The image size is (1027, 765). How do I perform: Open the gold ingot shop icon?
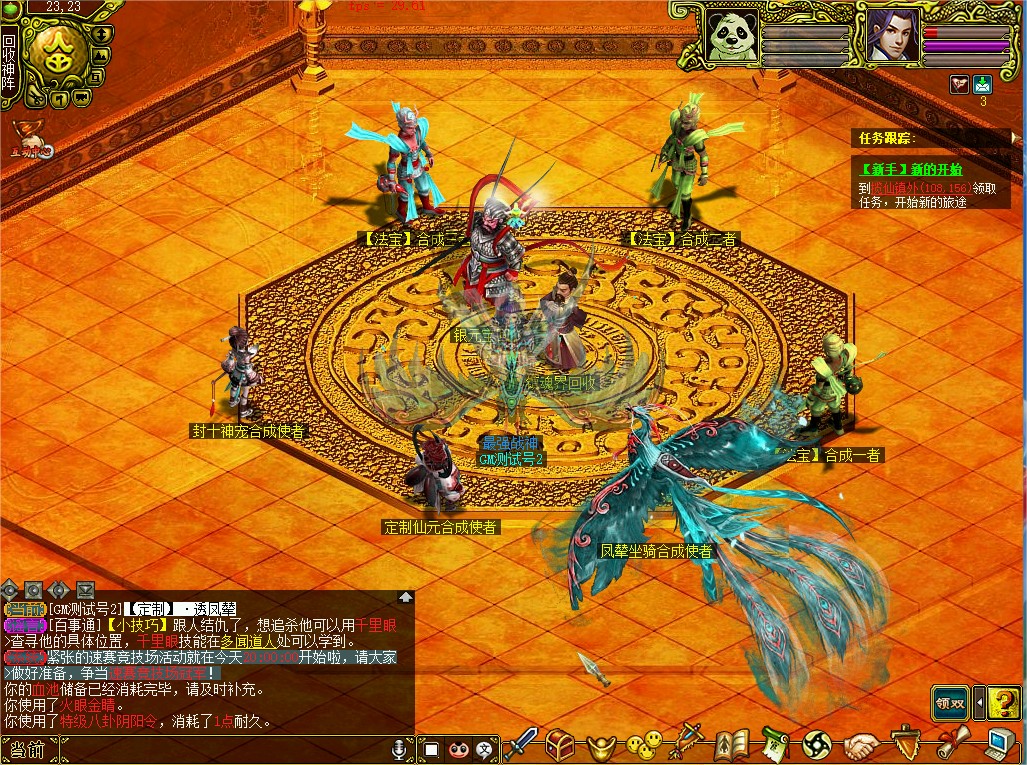(x=601, y=746)
